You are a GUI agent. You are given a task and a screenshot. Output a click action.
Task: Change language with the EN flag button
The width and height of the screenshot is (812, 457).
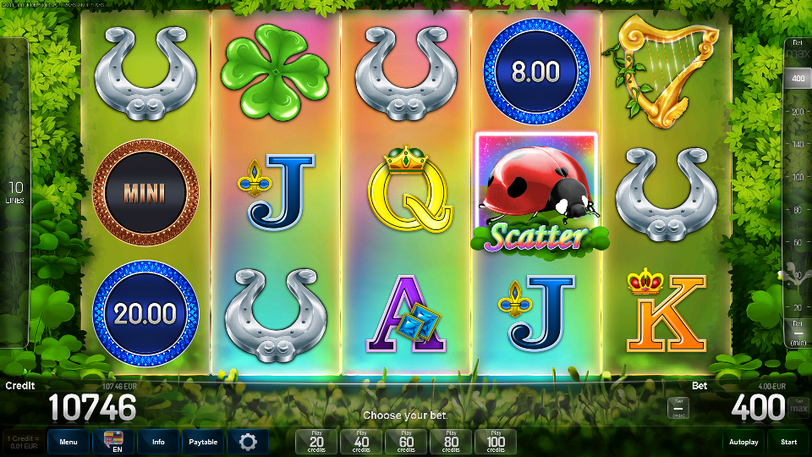[x=113, y=441]
